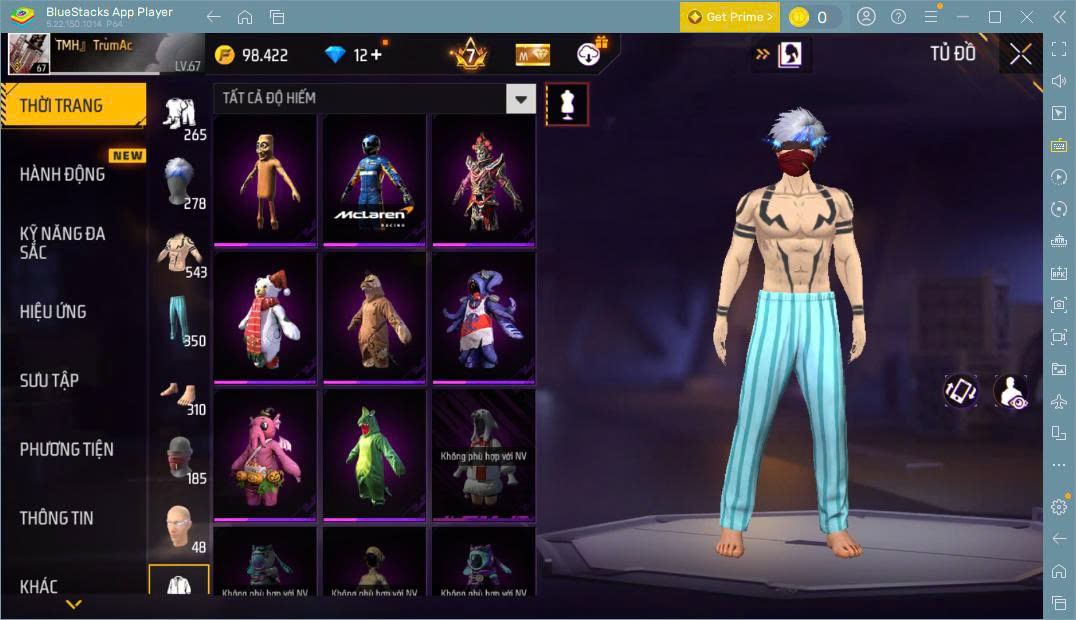Click the BlueStacks Get Prime button
This screenshot has height=620, width=1076.
click(729, 17)
